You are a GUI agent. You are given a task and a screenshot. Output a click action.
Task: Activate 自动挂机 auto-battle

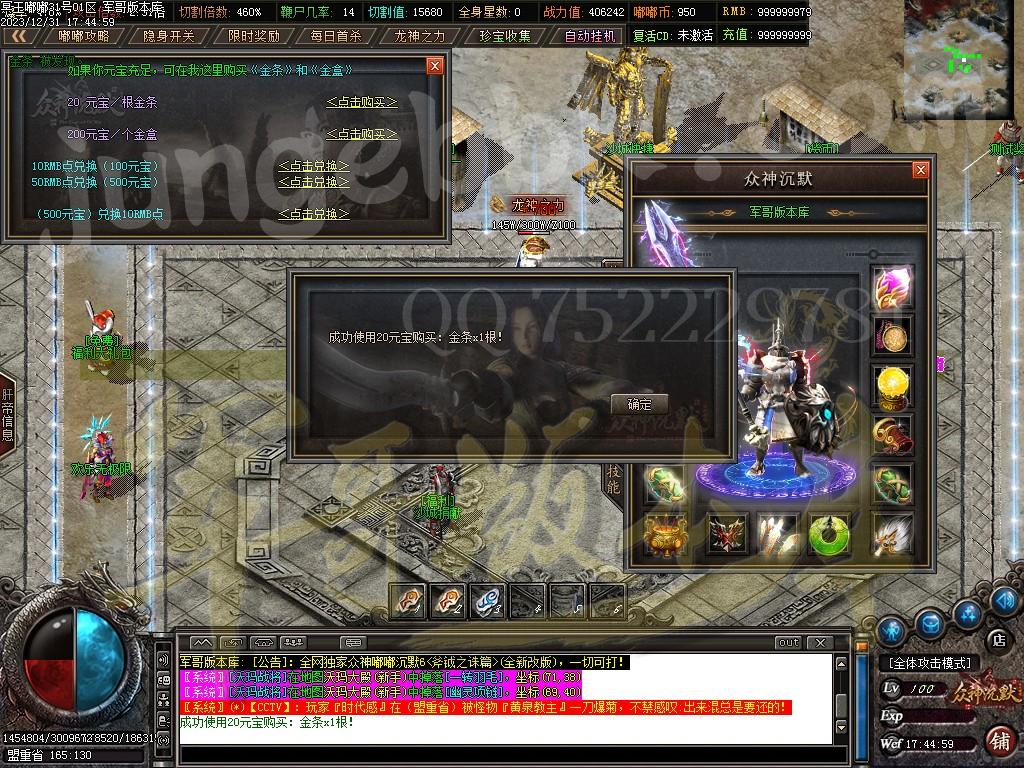coord(589,36)
